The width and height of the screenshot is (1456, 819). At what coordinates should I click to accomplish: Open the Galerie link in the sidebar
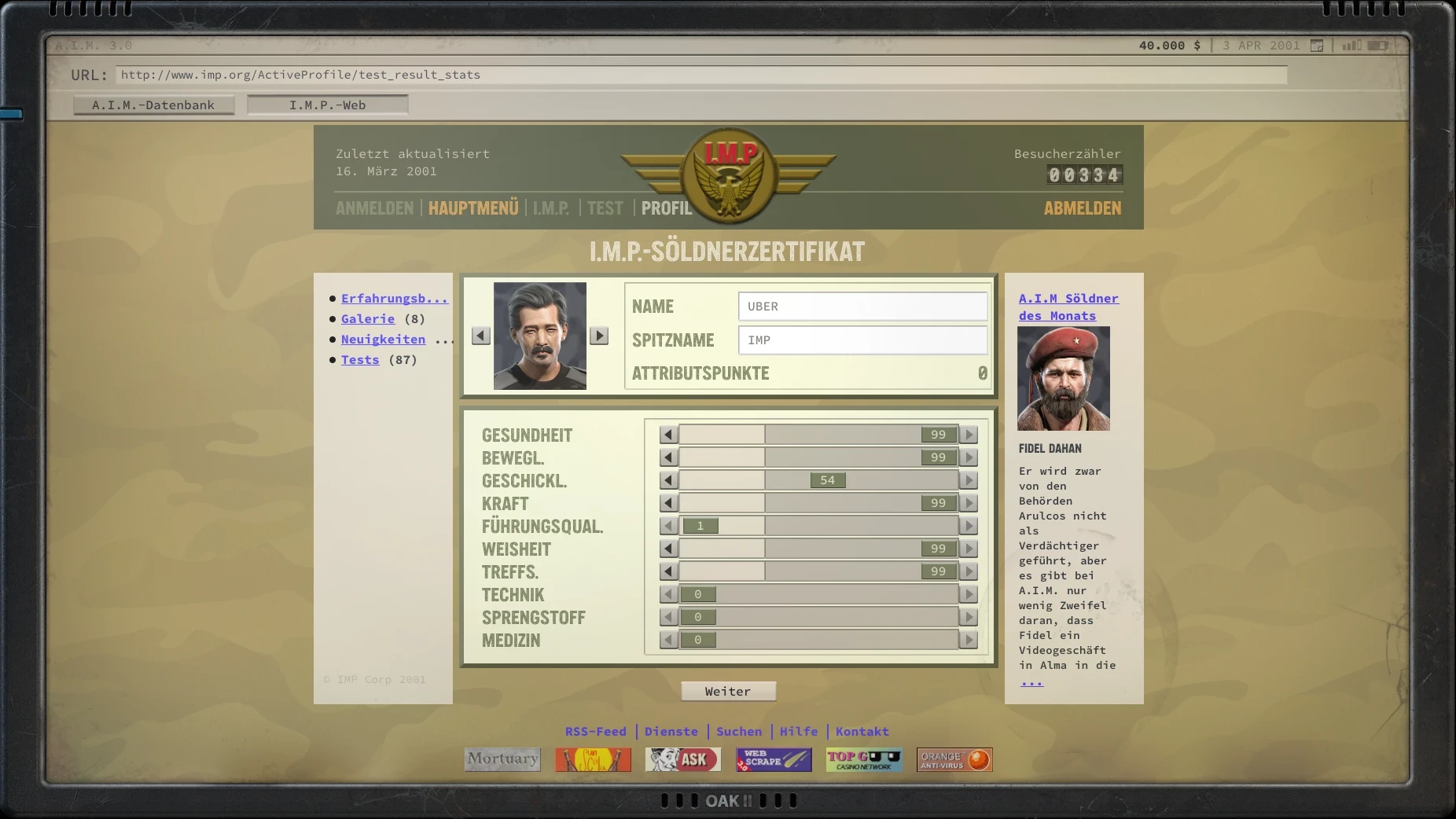click(367, 318)
